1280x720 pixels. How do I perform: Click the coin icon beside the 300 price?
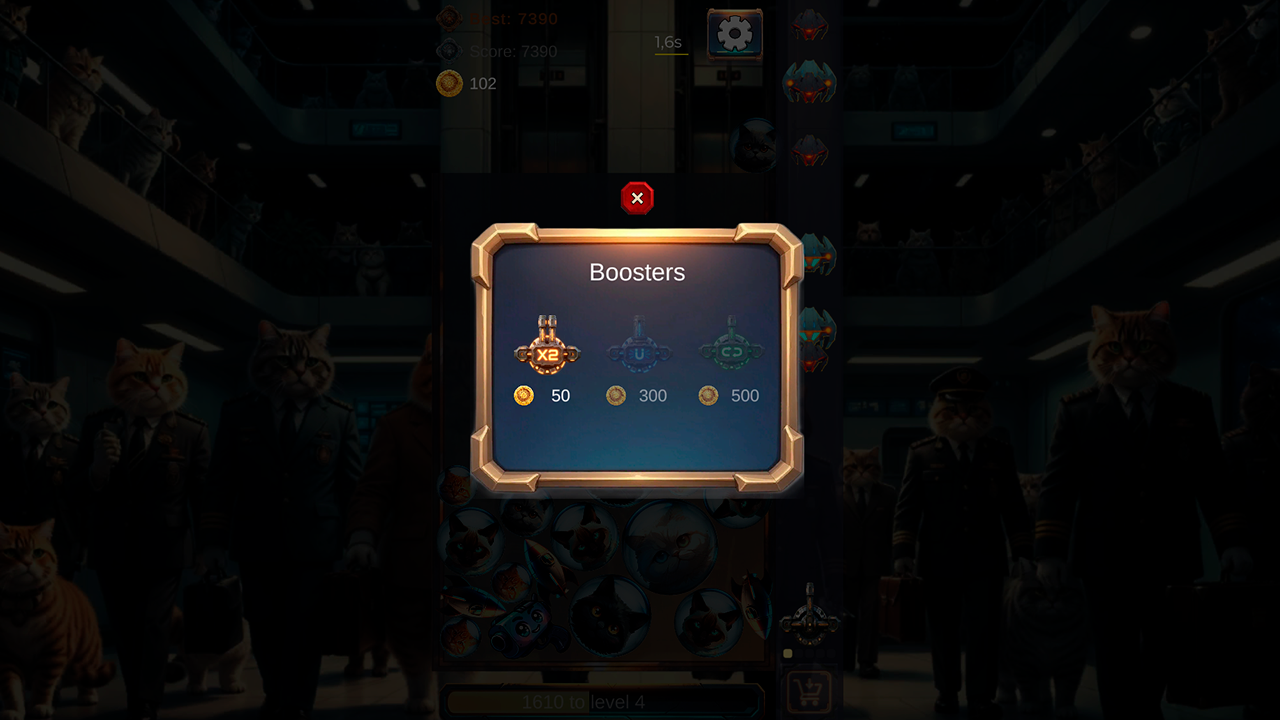pyautogui.click(x=614, y=396)
